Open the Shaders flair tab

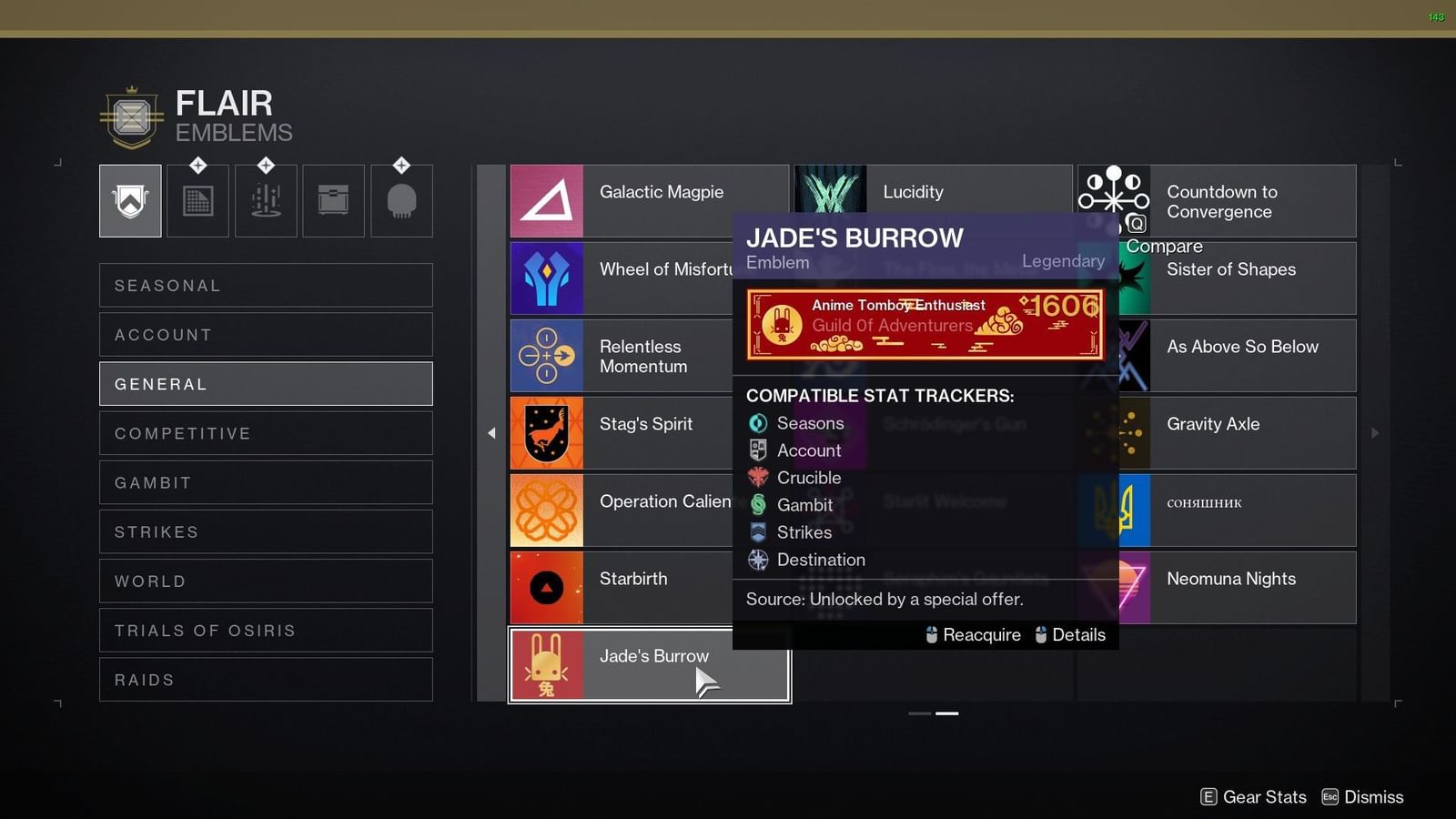pyautogui.click(x=197, y=200)
